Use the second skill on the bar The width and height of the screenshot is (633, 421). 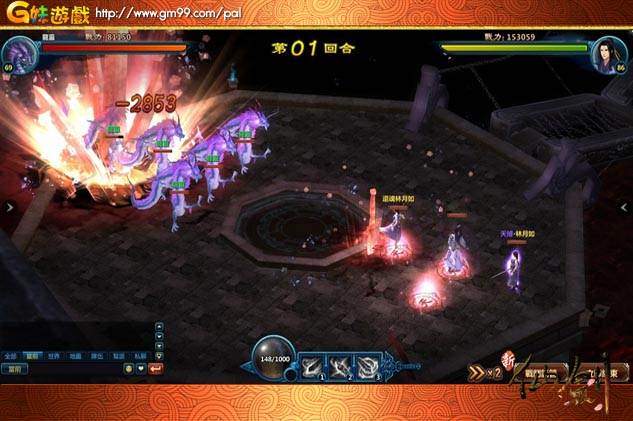pos(340,367)
